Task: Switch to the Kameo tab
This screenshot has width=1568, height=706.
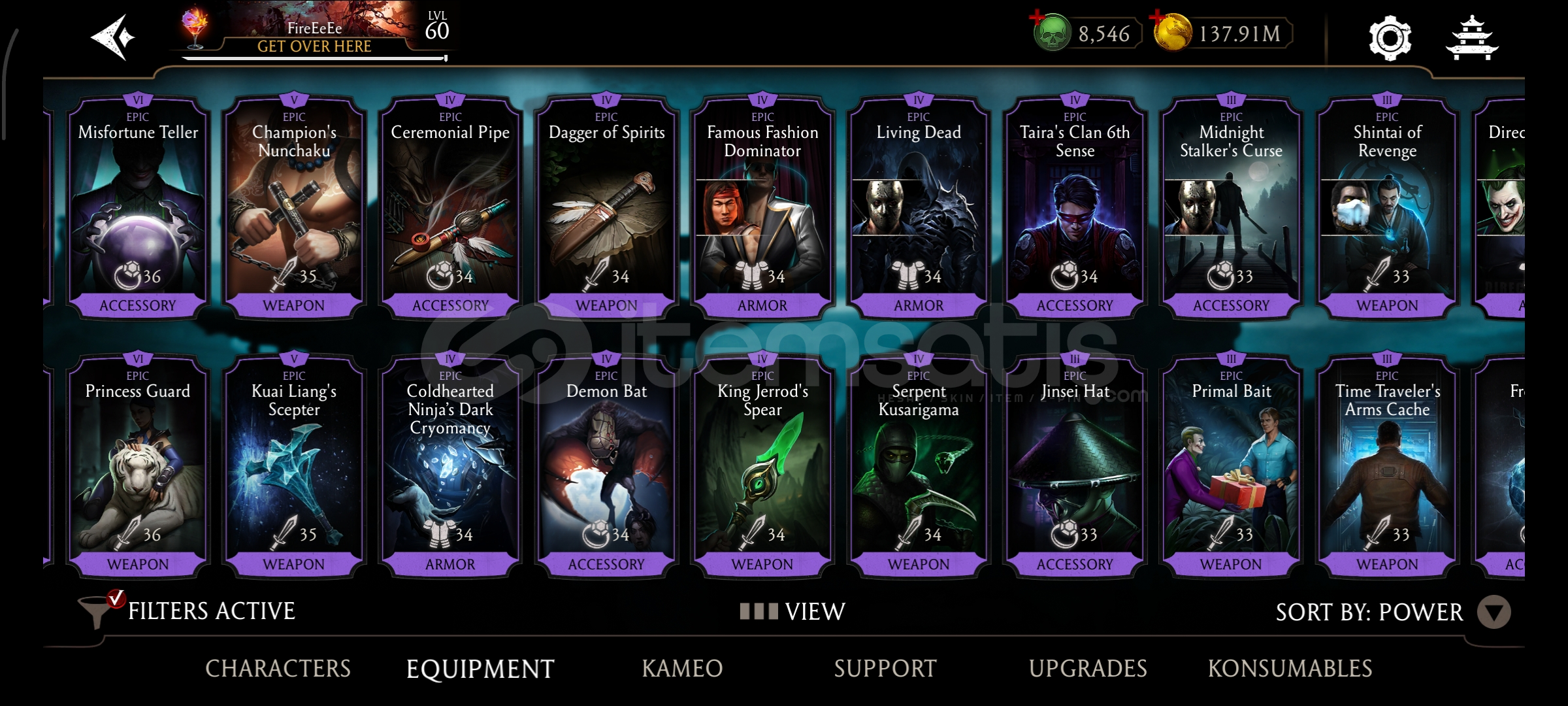Action: click(x=682, y=668)
